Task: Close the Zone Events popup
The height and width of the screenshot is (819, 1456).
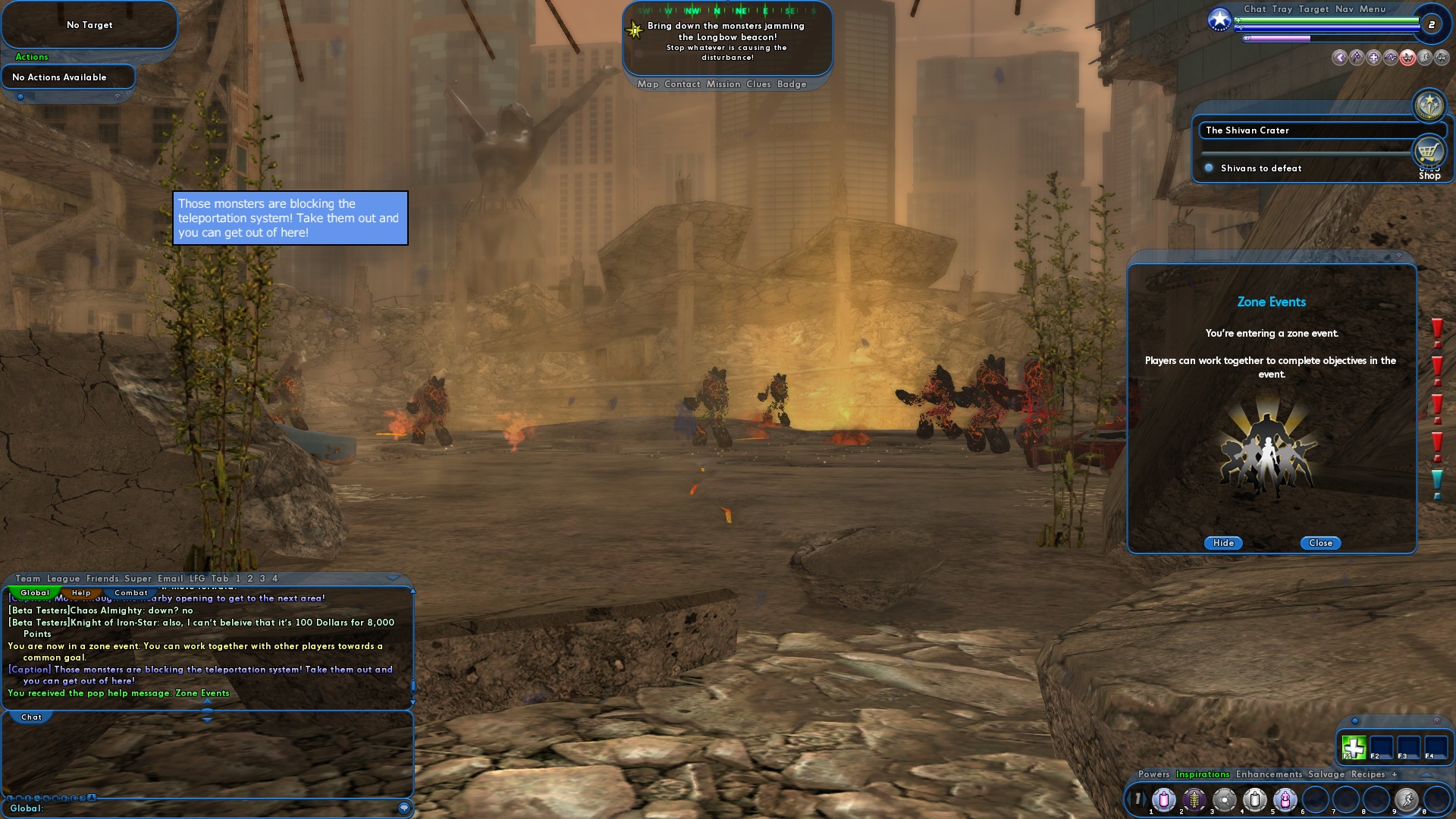Action: point(1319,543)
